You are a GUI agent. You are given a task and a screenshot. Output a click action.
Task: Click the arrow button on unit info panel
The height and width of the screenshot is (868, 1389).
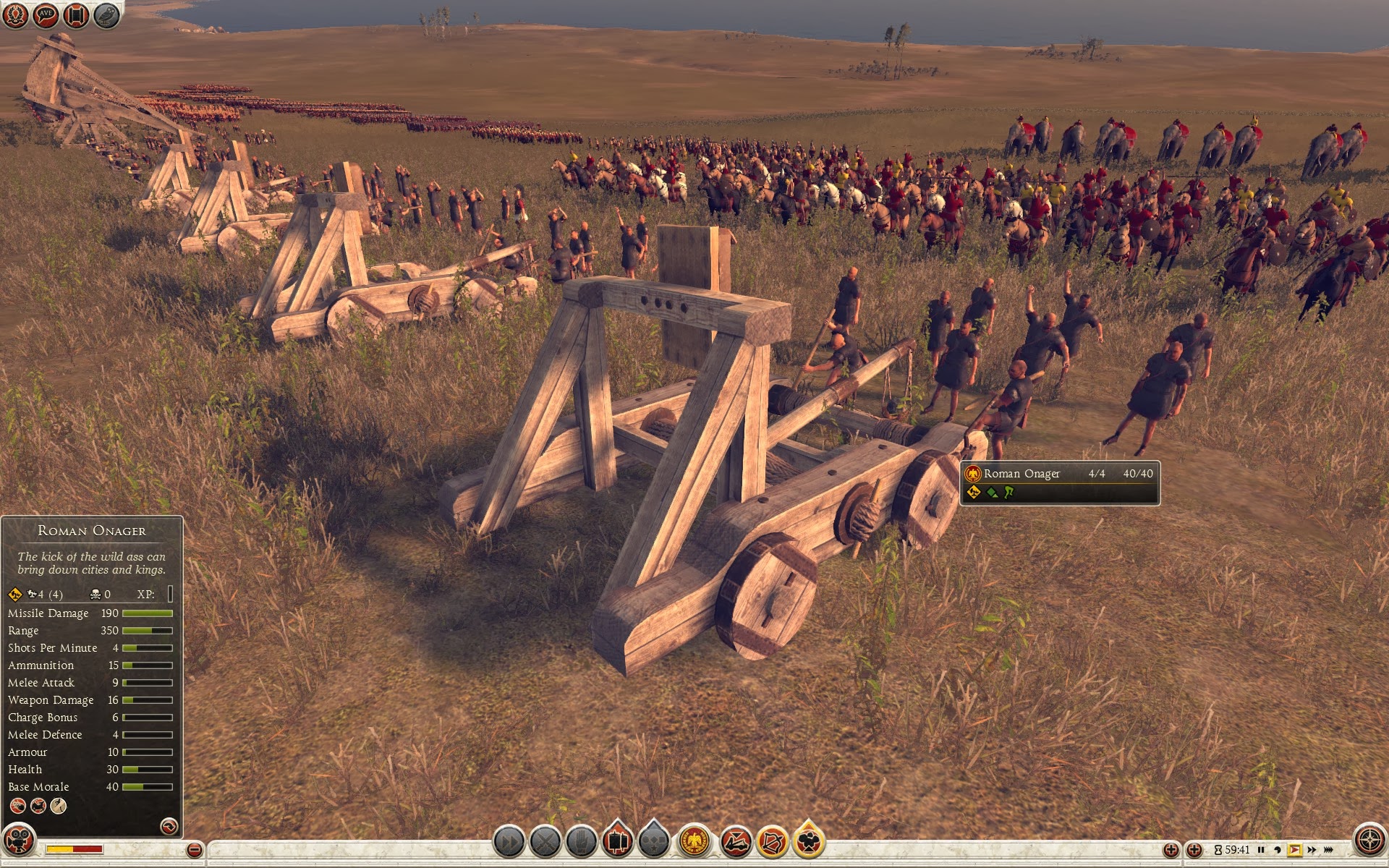(169, 826)
